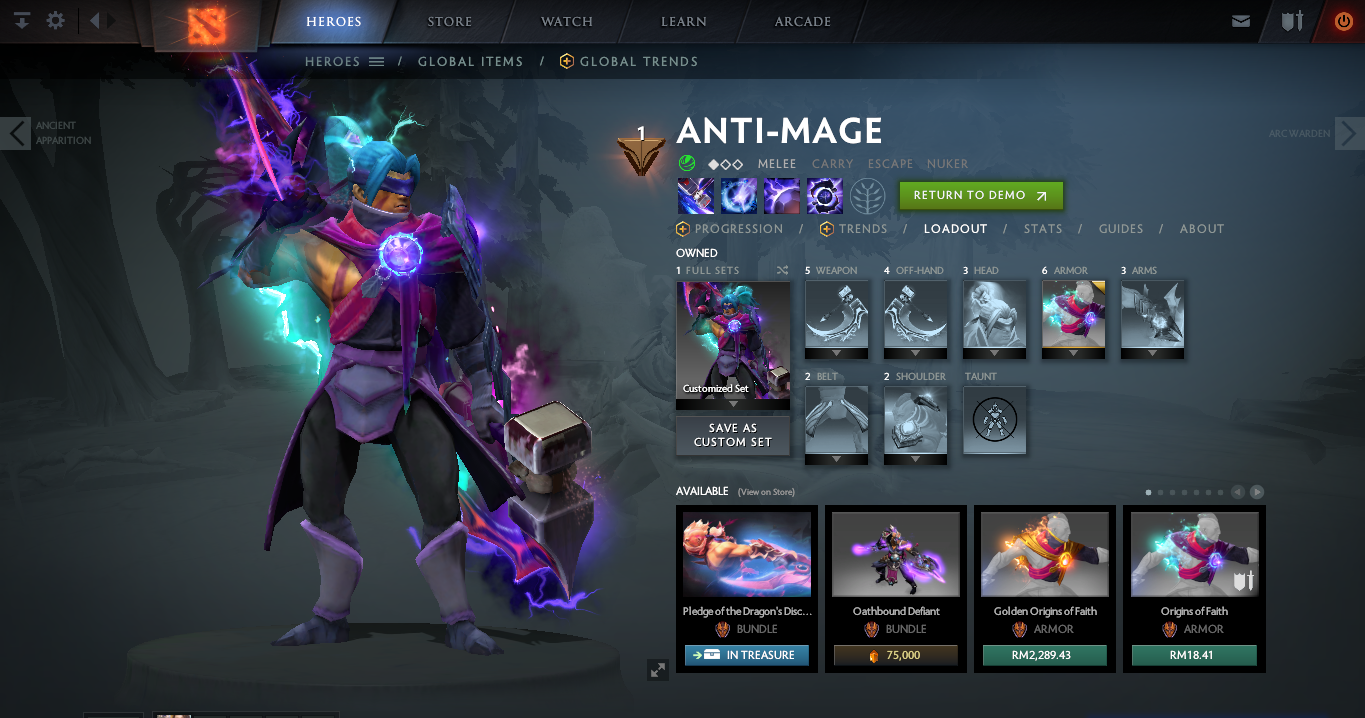Open the settings gear icon
This screenshot has width=1365, height=718.
(x=56, y=20)
